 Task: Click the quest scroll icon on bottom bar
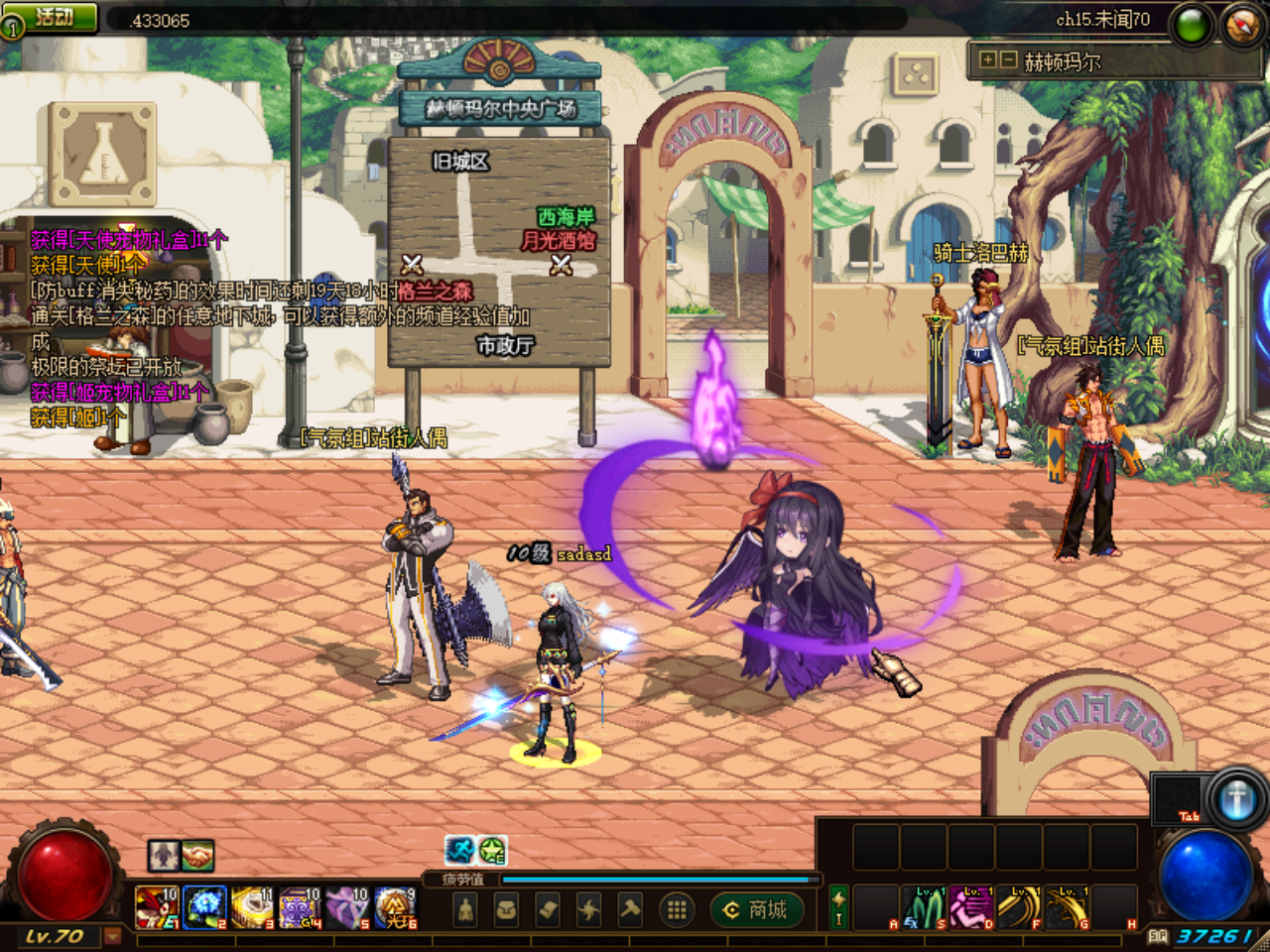click(546, 907)
